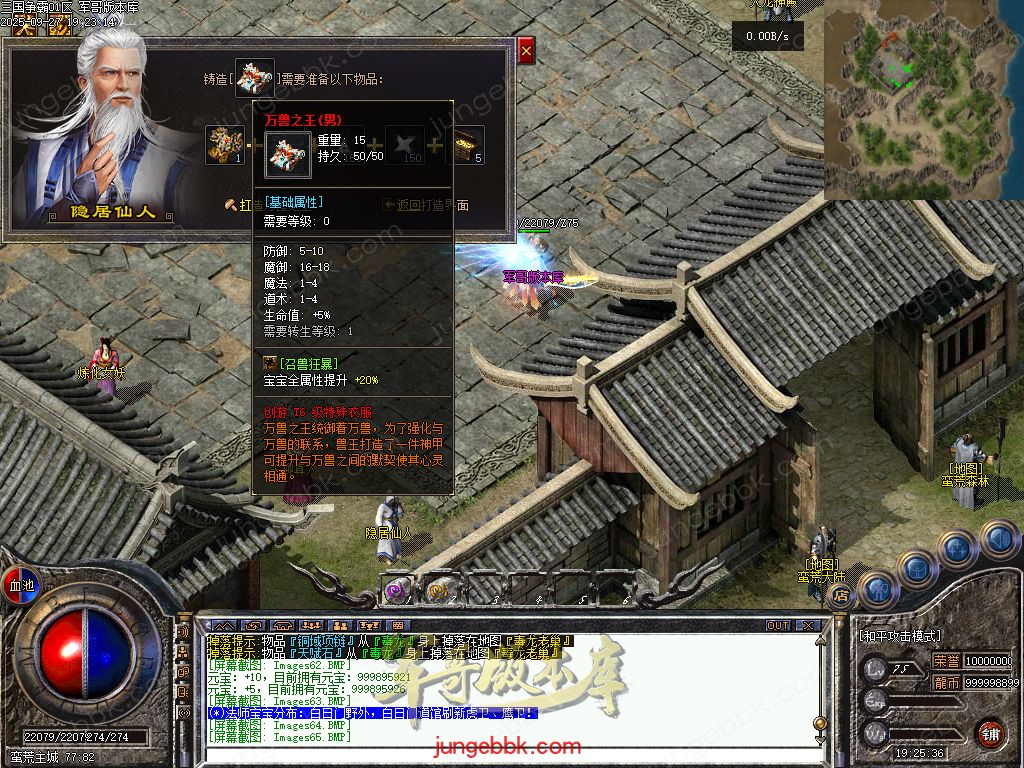
Task: Click the golden armor material slot
Action: pyautogui.click(x=225, y=145)
